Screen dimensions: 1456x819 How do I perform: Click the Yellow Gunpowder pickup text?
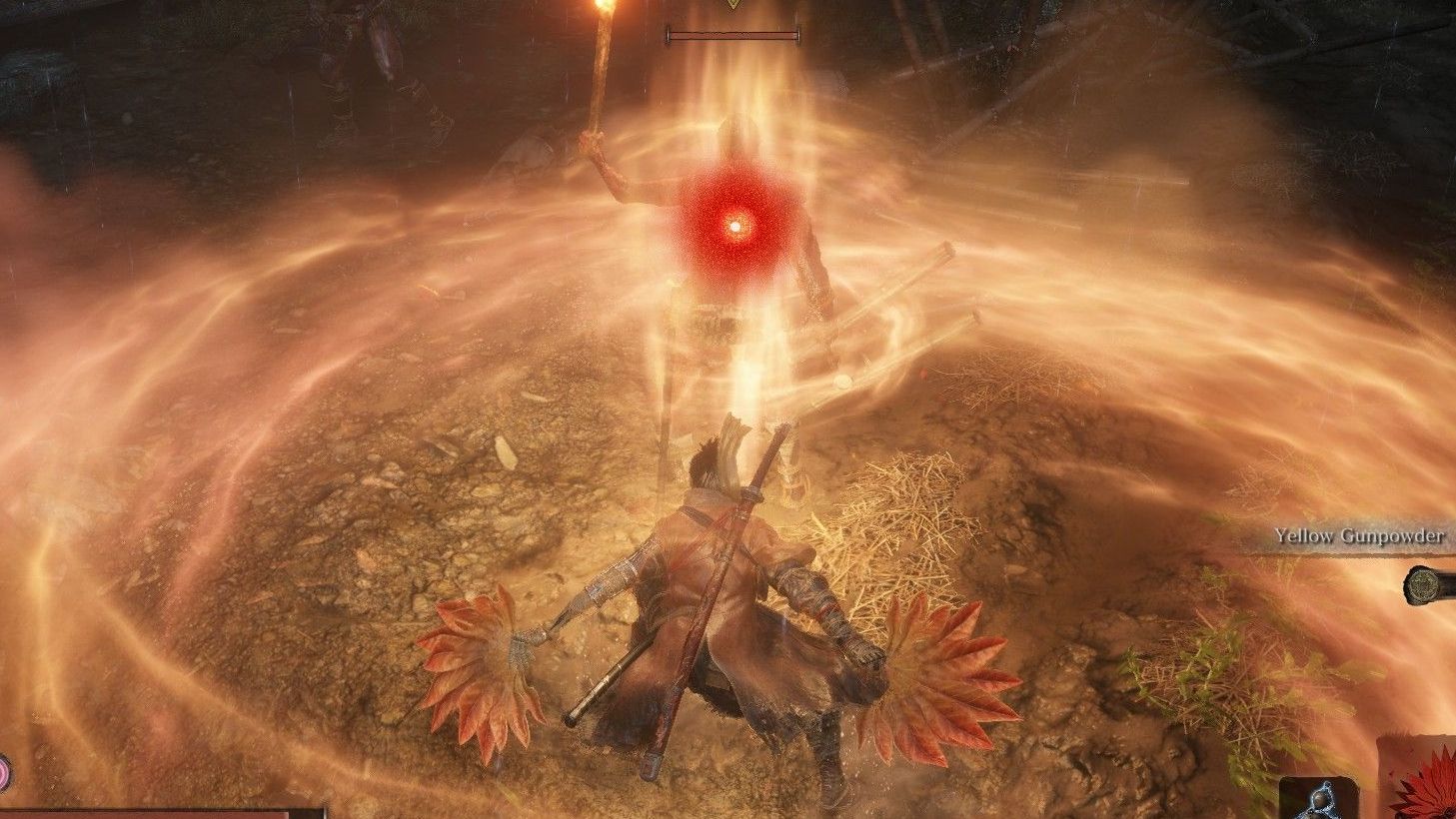tap(1359, 535)
